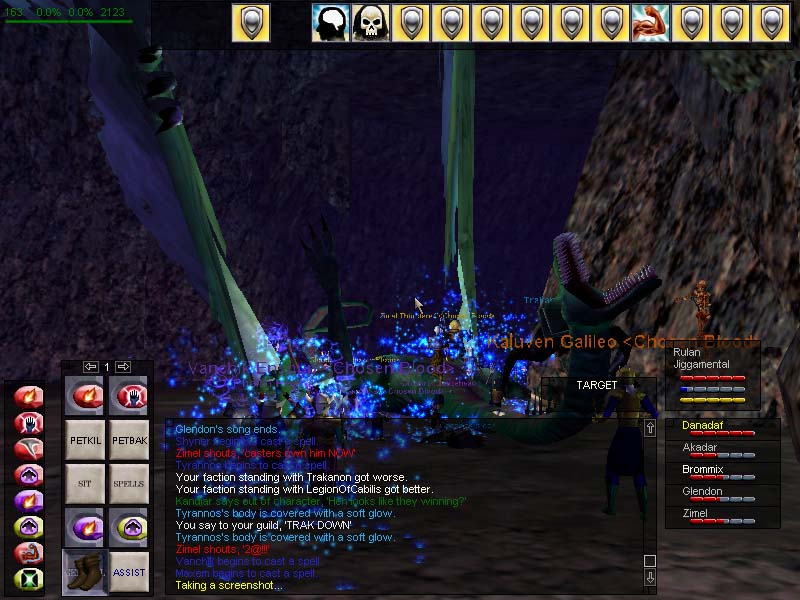Click the chat window scroll down arrow

tap(650, 577)
